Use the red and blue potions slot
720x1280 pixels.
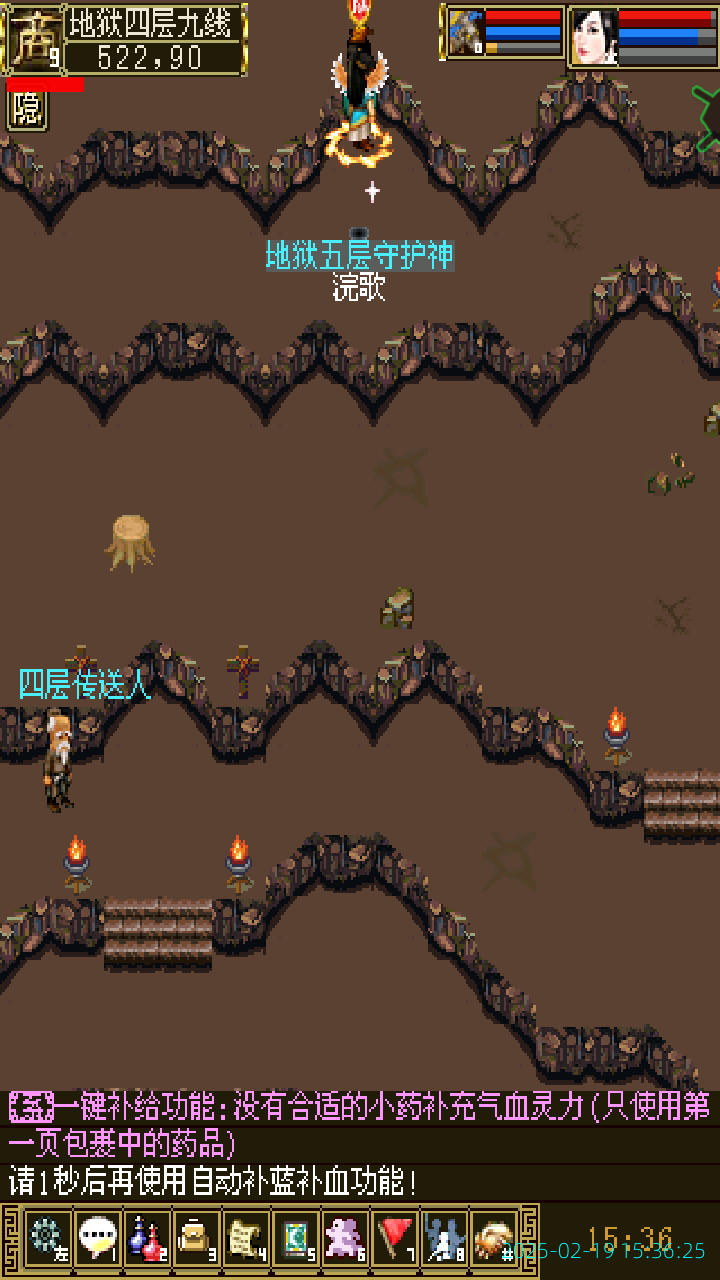pyautogui.click(x=147, y=1239)
